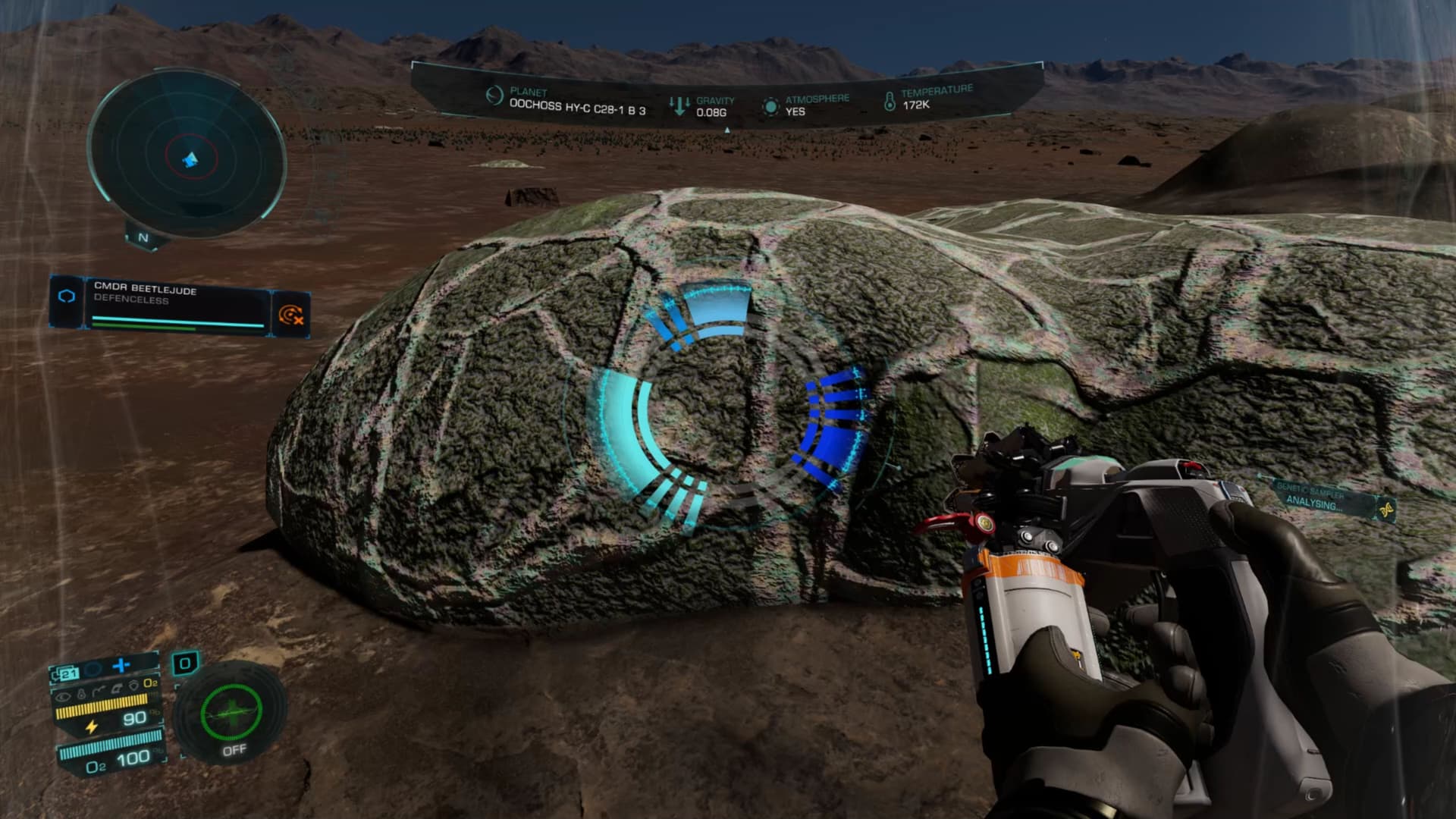Click the blue hexagon suit icon
Image resolution: width=1456 pixels, height=819 pixels.
click(67, 297)
